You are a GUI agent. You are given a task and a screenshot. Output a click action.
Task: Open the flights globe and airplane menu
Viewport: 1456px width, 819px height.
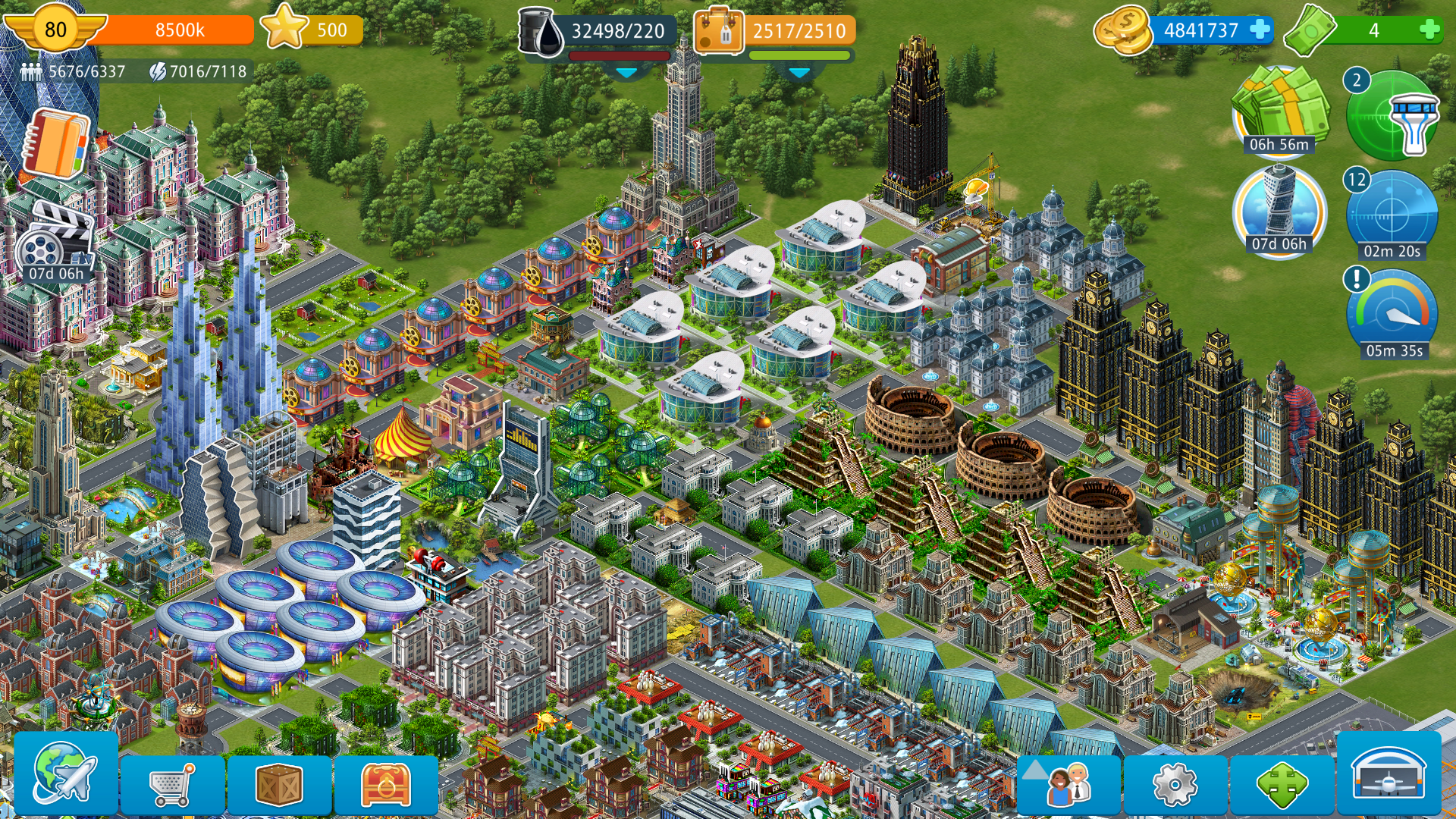[x=65, y=773]
